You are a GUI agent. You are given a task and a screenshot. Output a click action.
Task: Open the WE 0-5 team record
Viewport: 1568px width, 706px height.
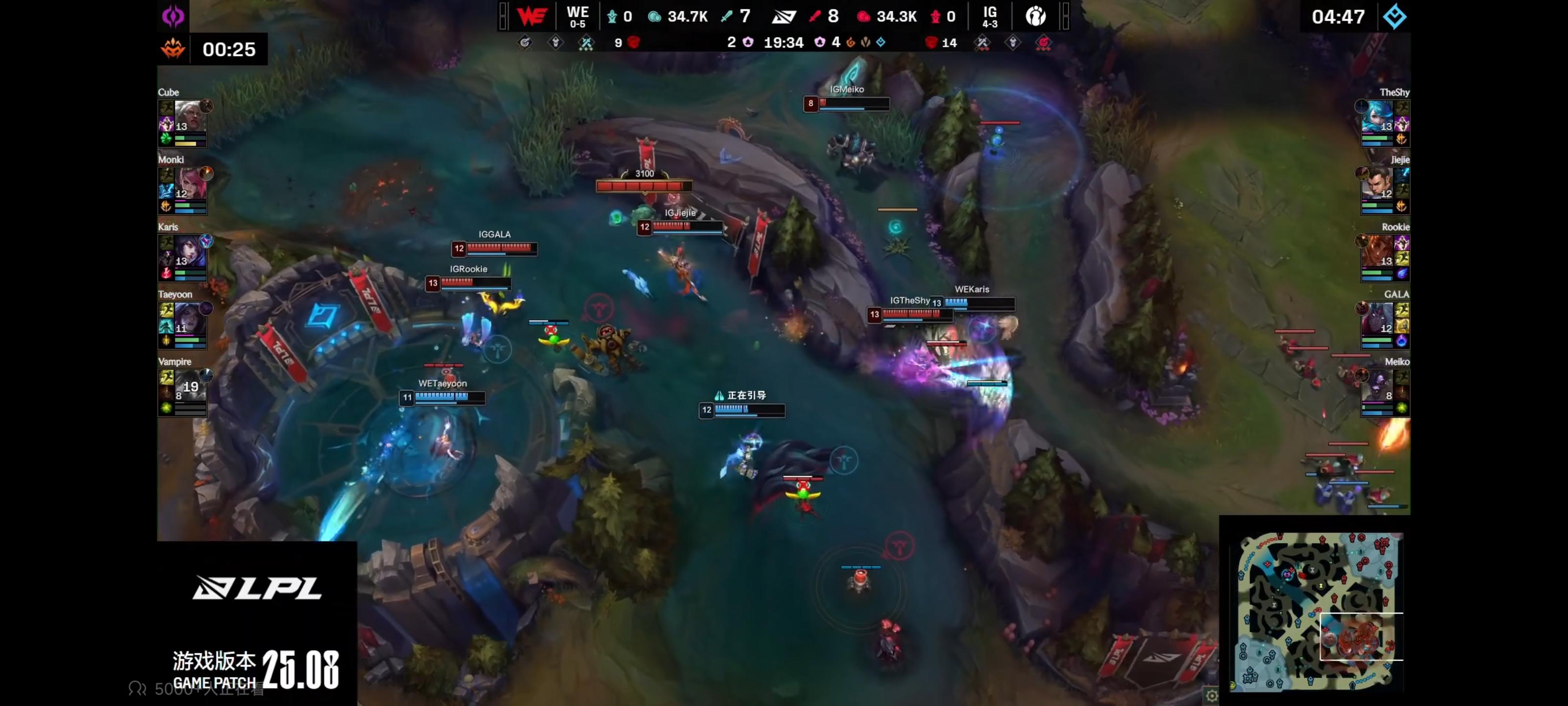point(577,17)
